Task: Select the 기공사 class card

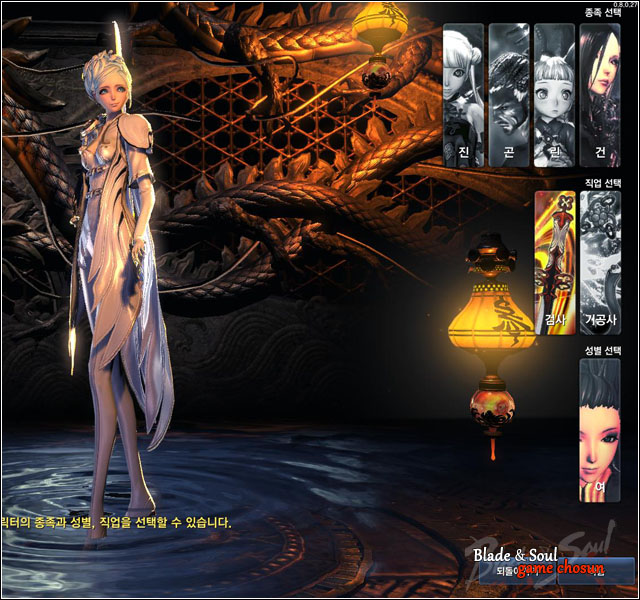Action: (600, 262)
